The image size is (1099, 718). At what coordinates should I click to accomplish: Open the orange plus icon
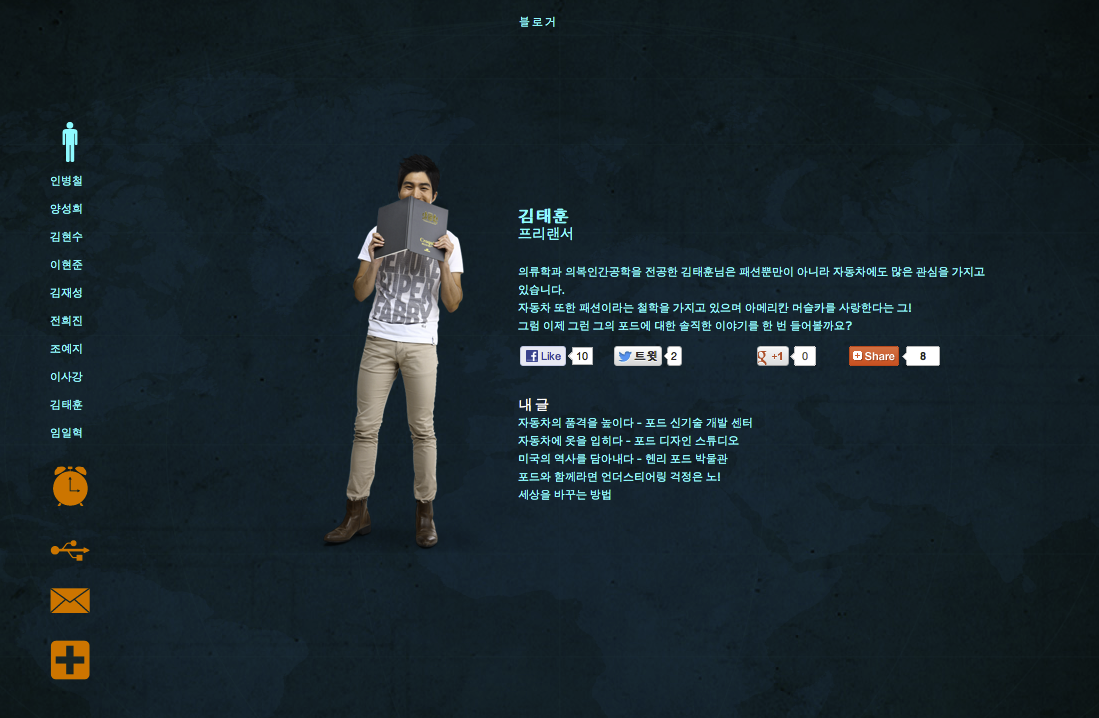point(70,660)
